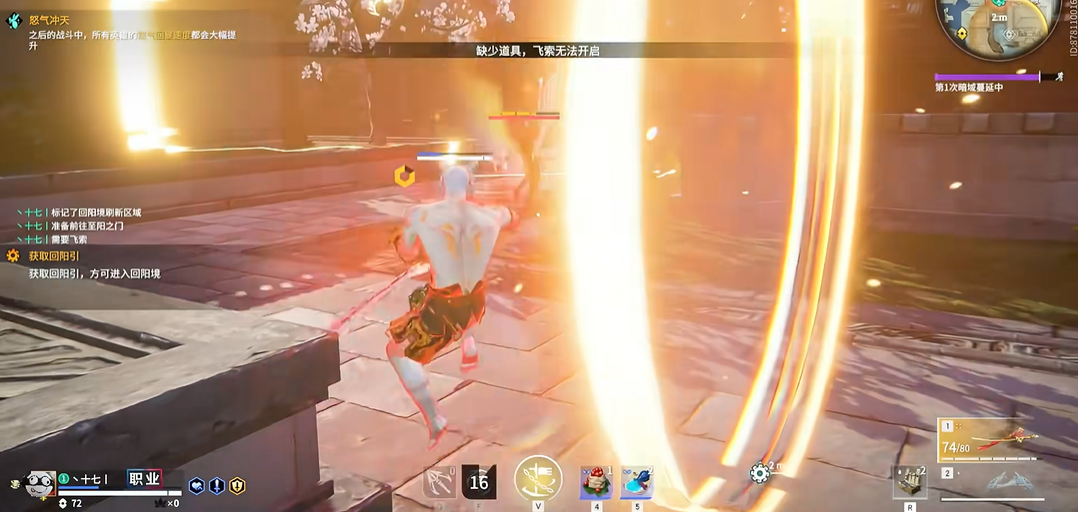Screen dimensions: 1078x512
Task: Click the 需要飞索 chat message
Action: (68, 239)
